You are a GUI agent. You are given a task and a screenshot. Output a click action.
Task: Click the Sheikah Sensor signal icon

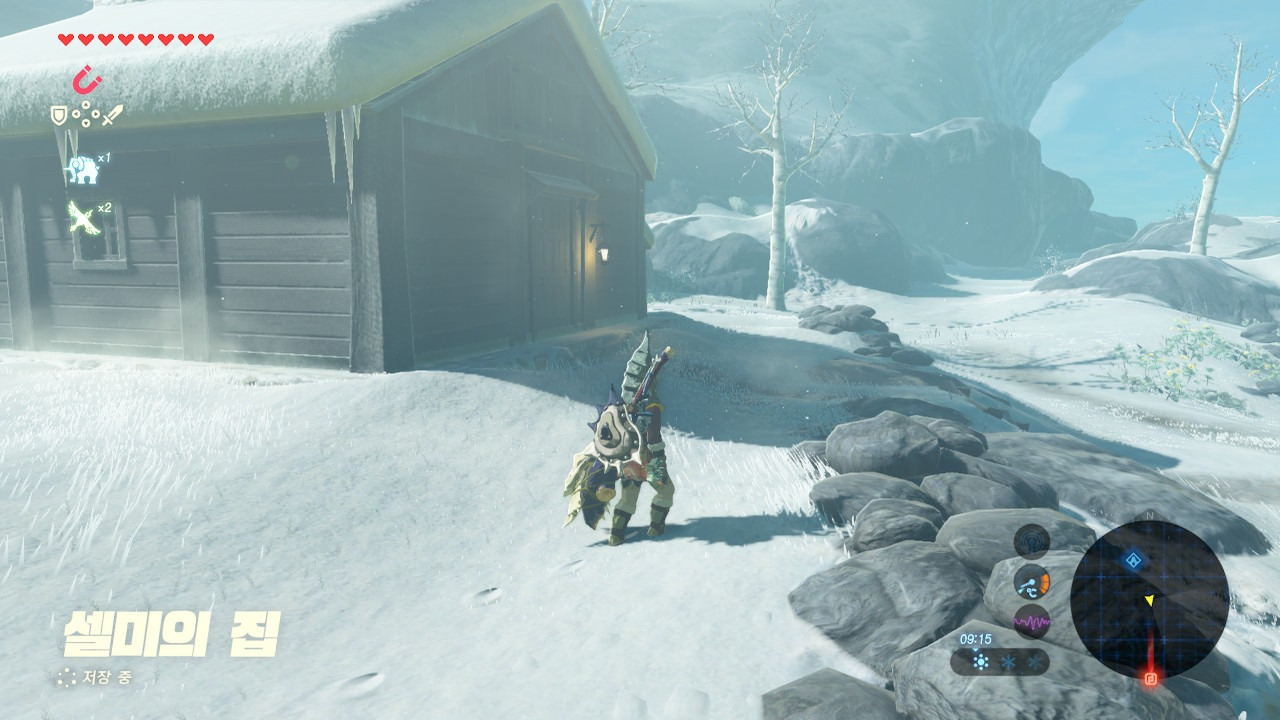point(1032,542)
